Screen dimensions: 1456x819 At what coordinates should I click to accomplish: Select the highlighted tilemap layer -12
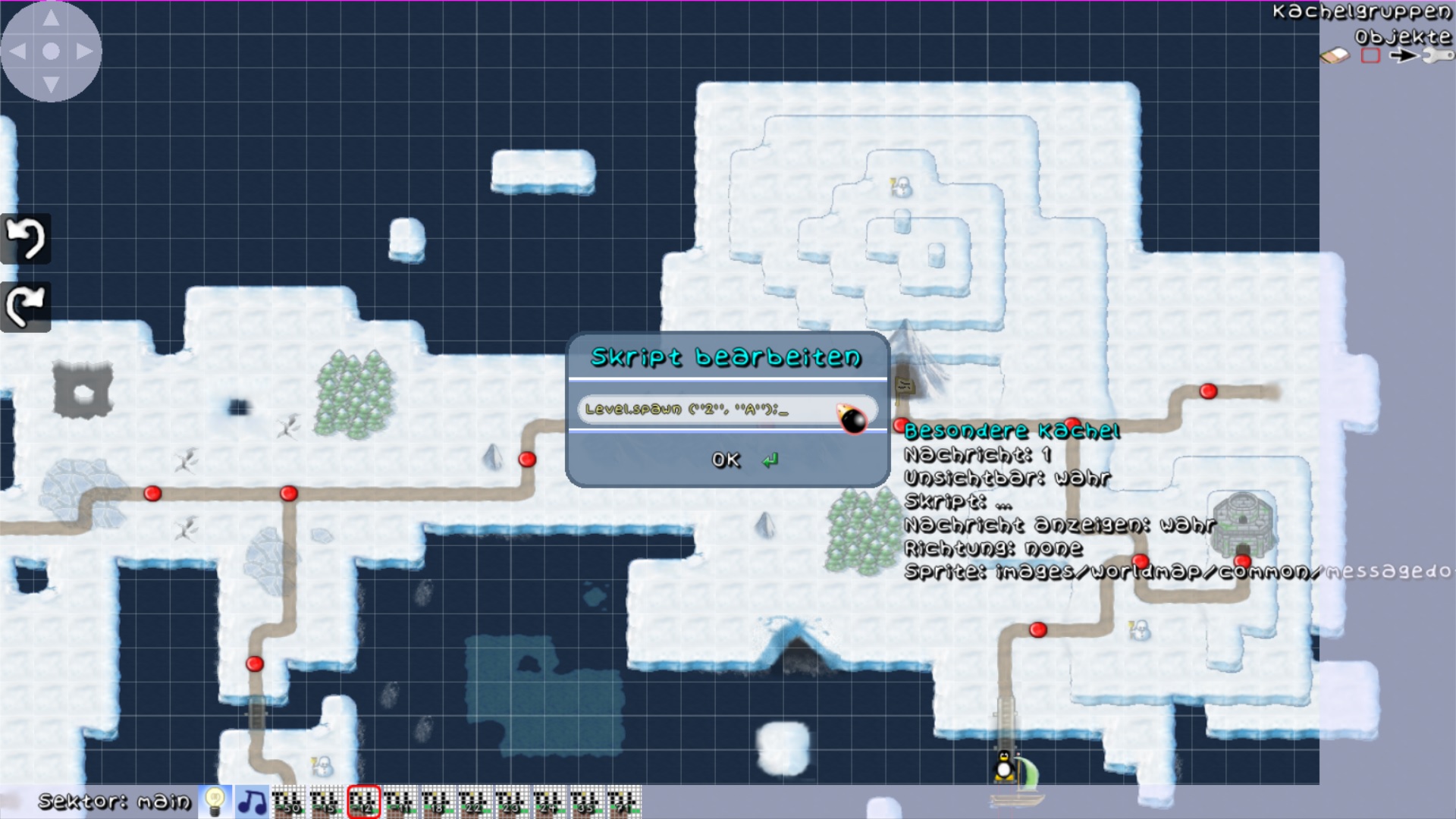[x=363, y=802]
